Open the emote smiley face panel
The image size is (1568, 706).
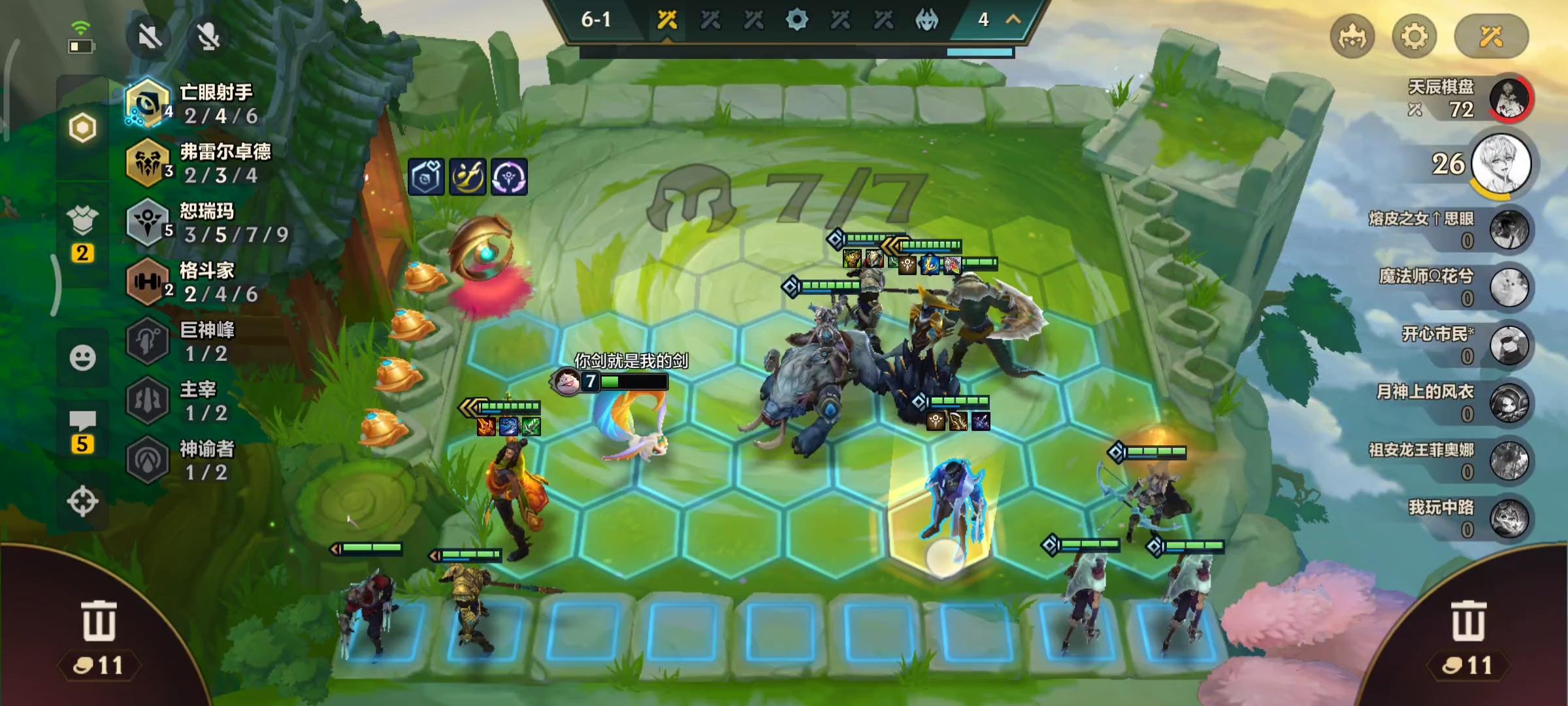(82, 358)
